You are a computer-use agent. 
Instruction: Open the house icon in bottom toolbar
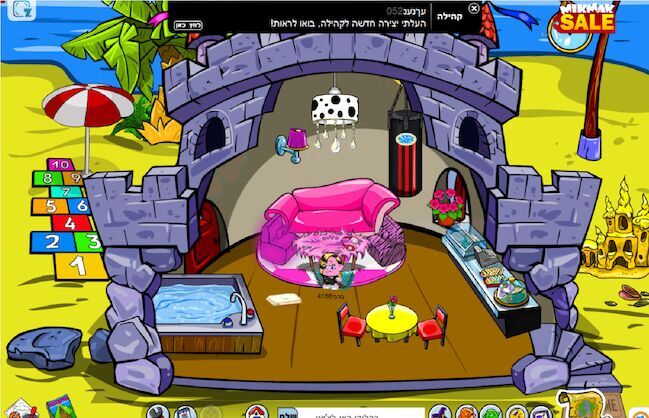coord(257,412)
